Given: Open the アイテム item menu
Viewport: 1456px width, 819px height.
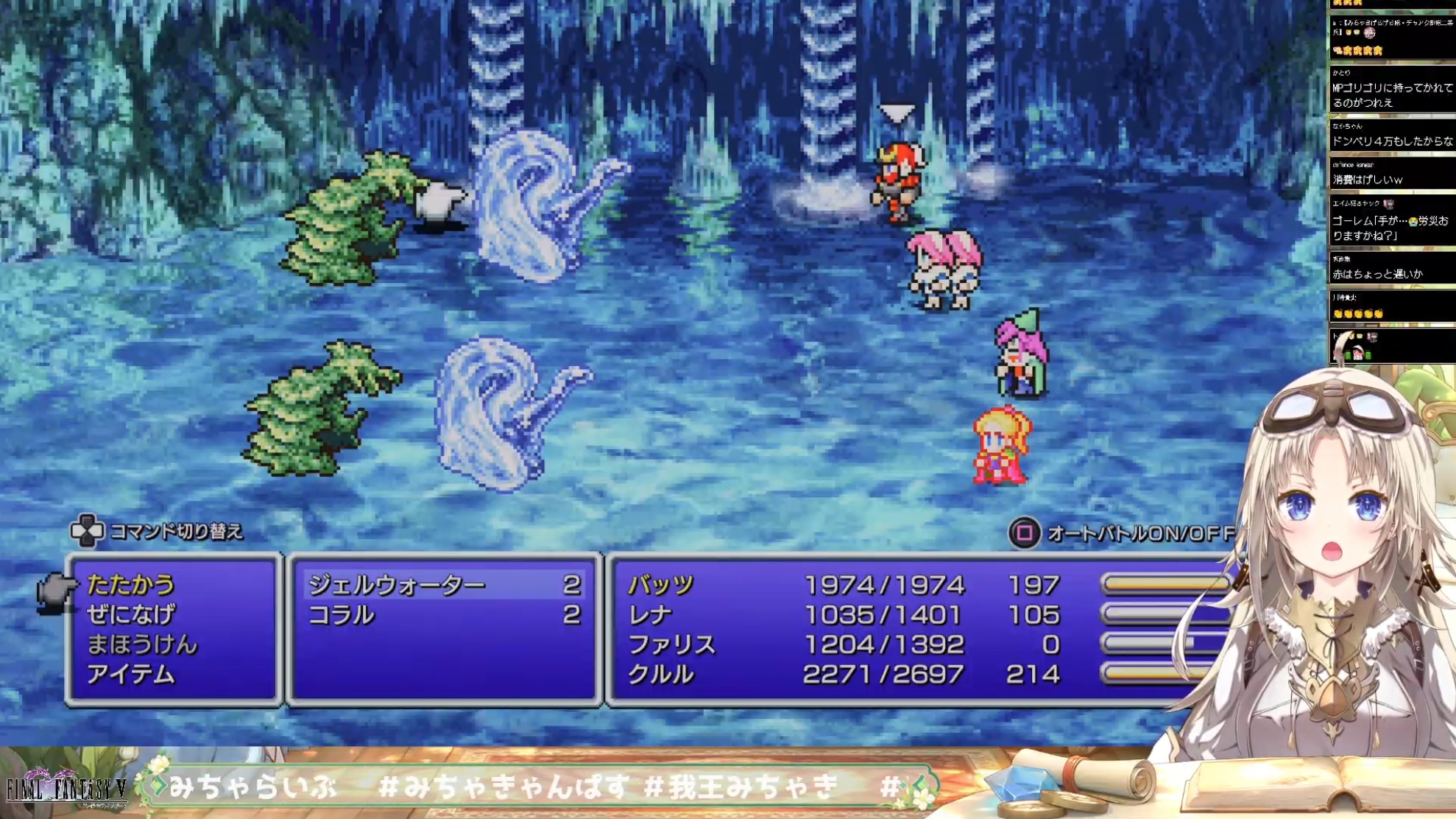Looking at the screenshot, I should (131, 675).
